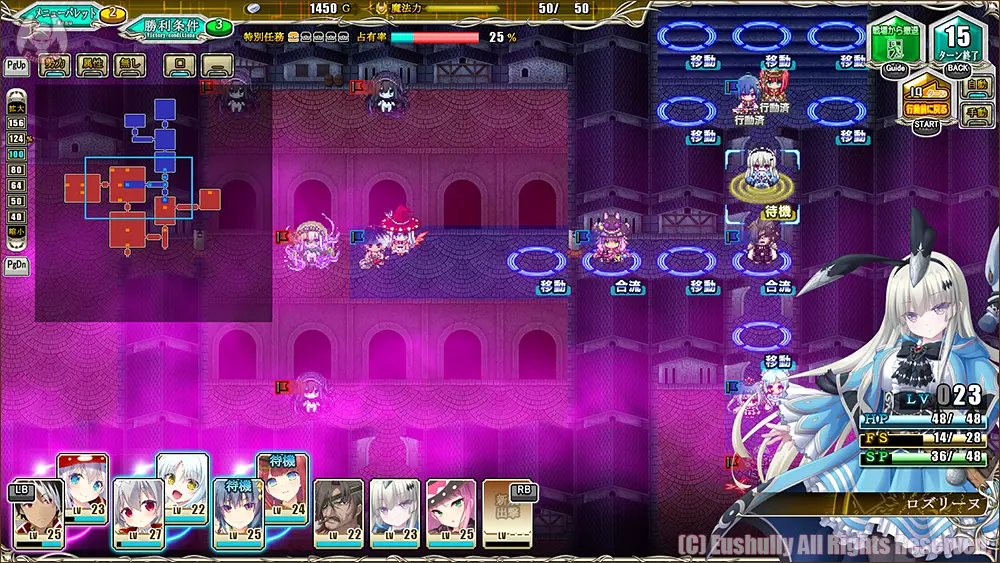Set map zoom to 64
This screenshot has height=563, width=1000.
pyautogui.click(x=16, y=185)
